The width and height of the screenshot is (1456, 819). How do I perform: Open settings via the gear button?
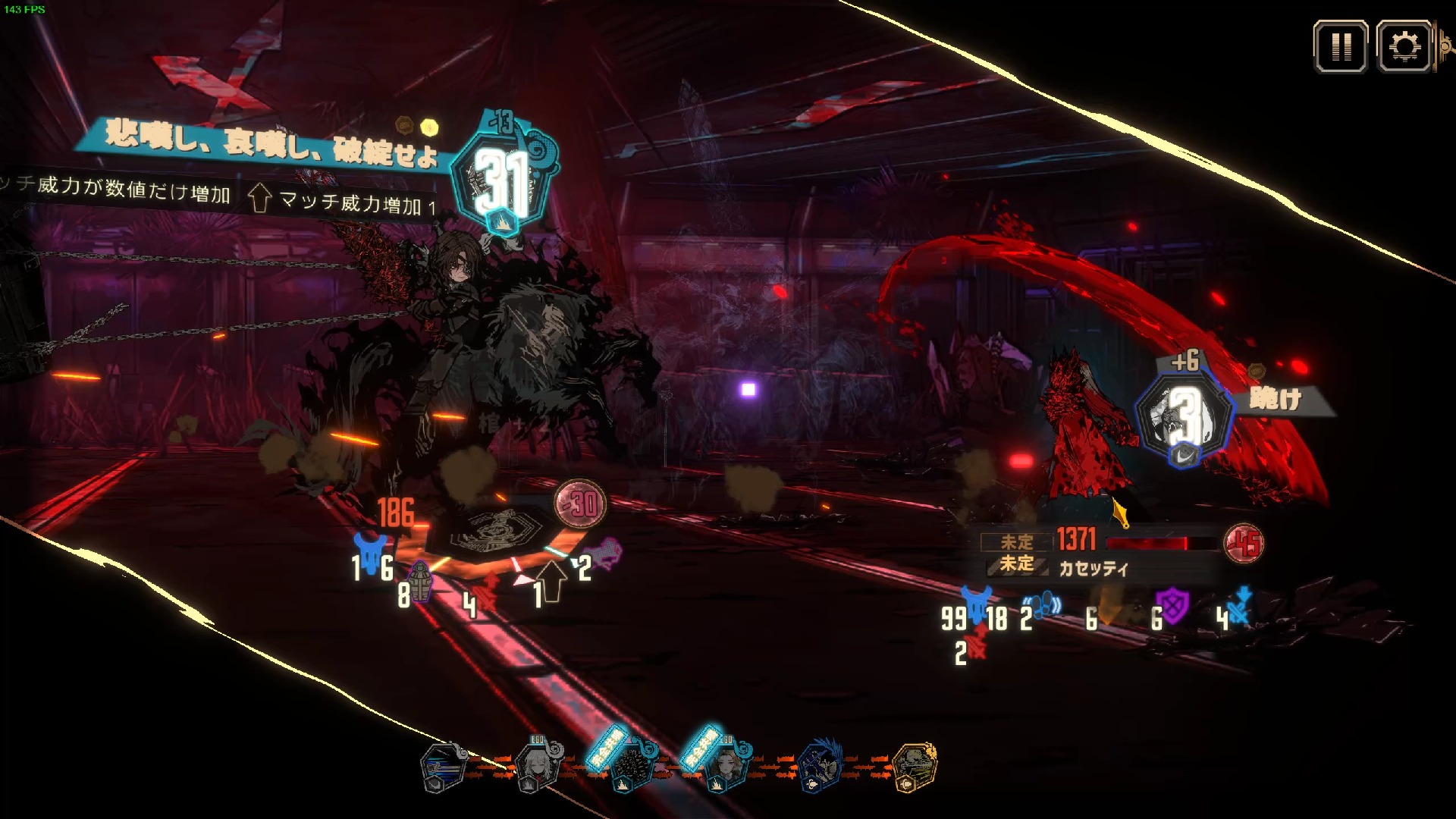(1404, 47)
